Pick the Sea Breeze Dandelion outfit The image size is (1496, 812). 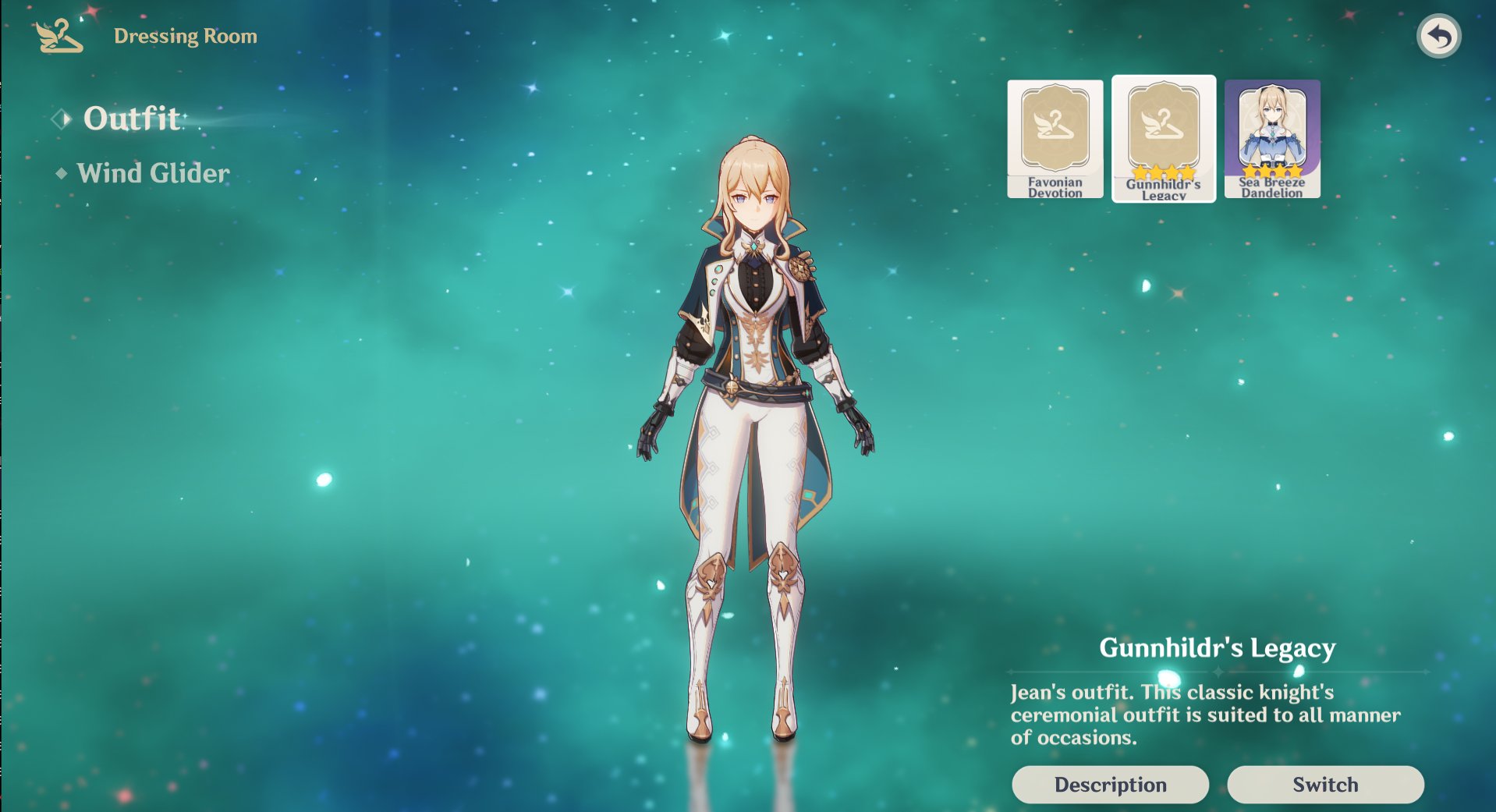1271,139
